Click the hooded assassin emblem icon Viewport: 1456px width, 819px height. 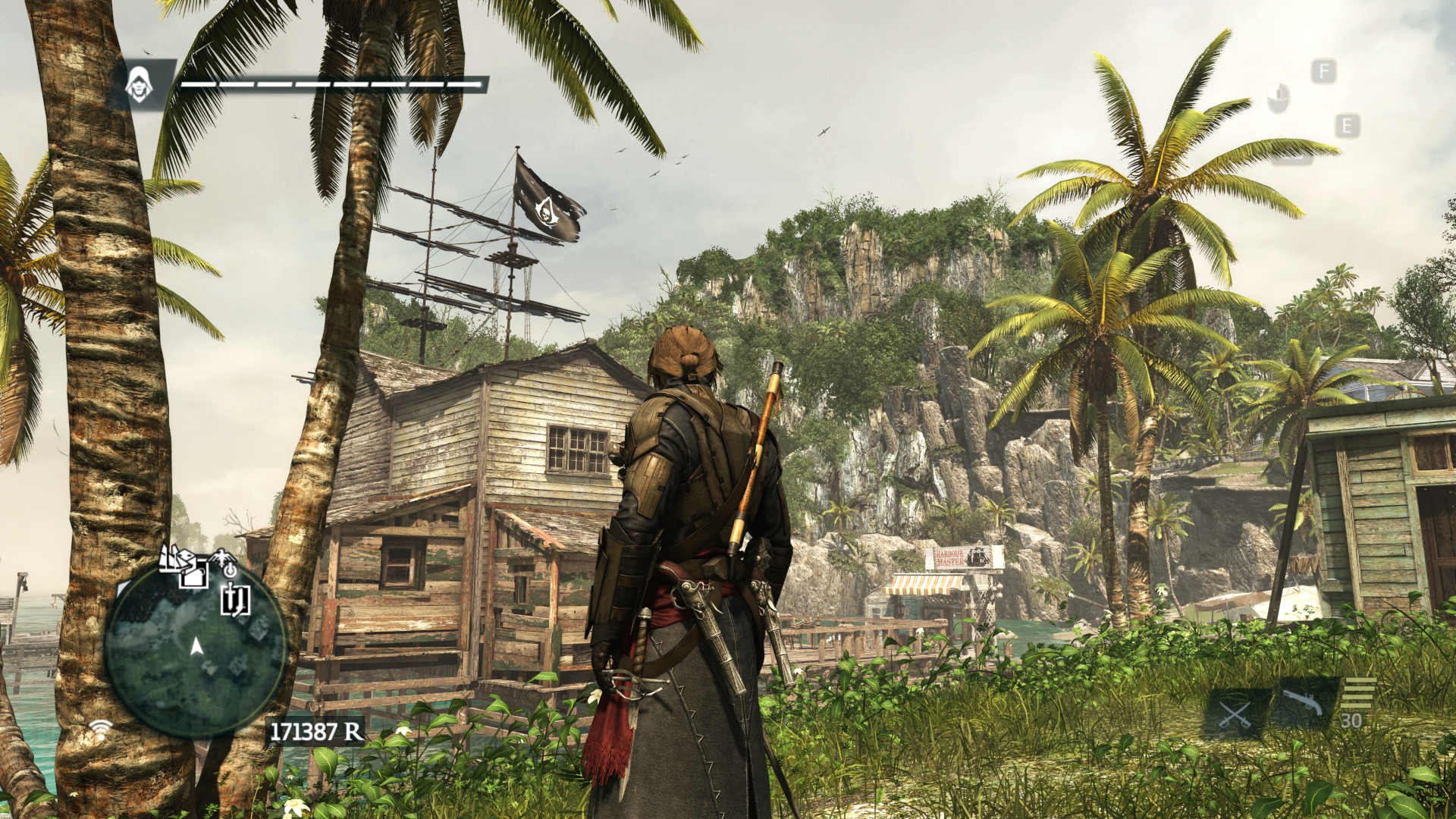(x=138, y=84)
